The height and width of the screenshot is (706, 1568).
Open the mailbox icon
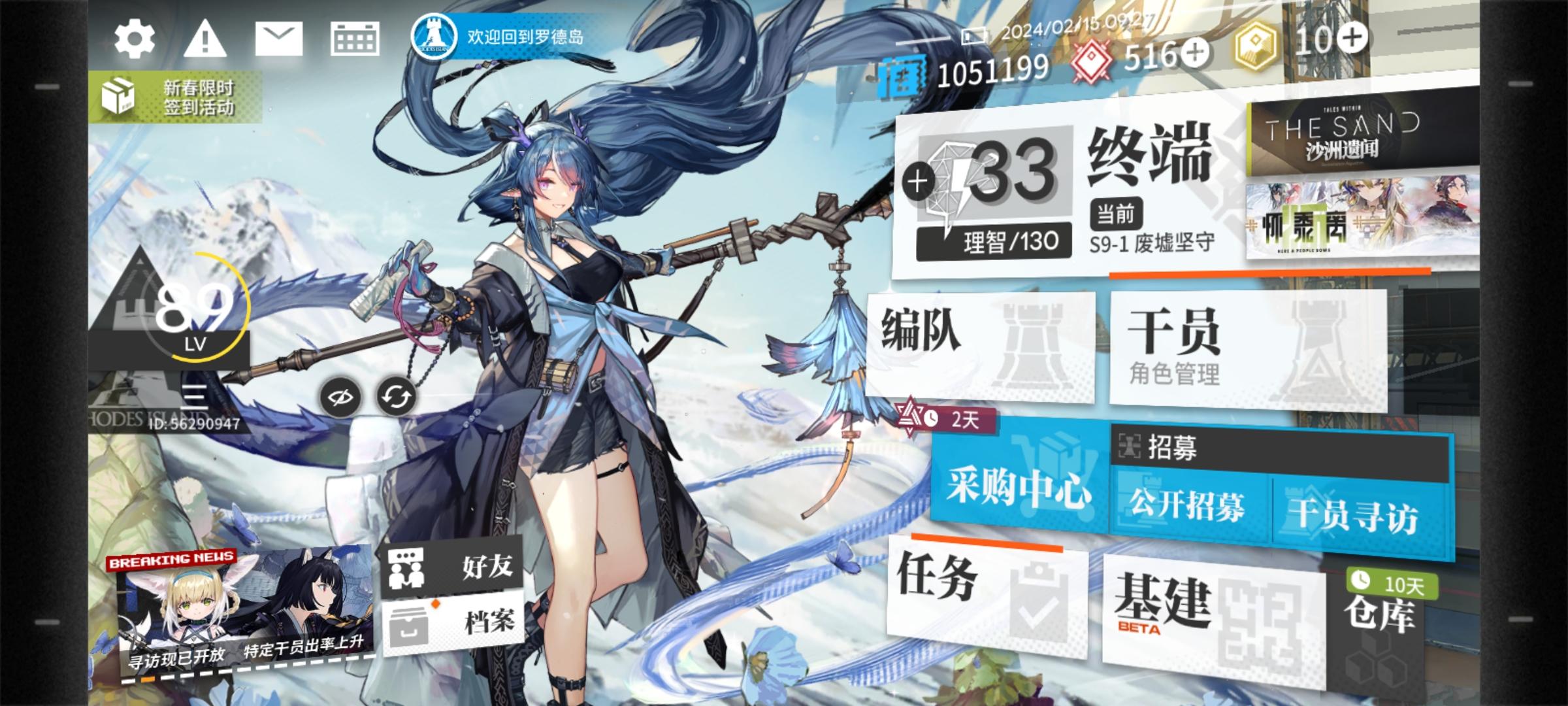(280, 41)
